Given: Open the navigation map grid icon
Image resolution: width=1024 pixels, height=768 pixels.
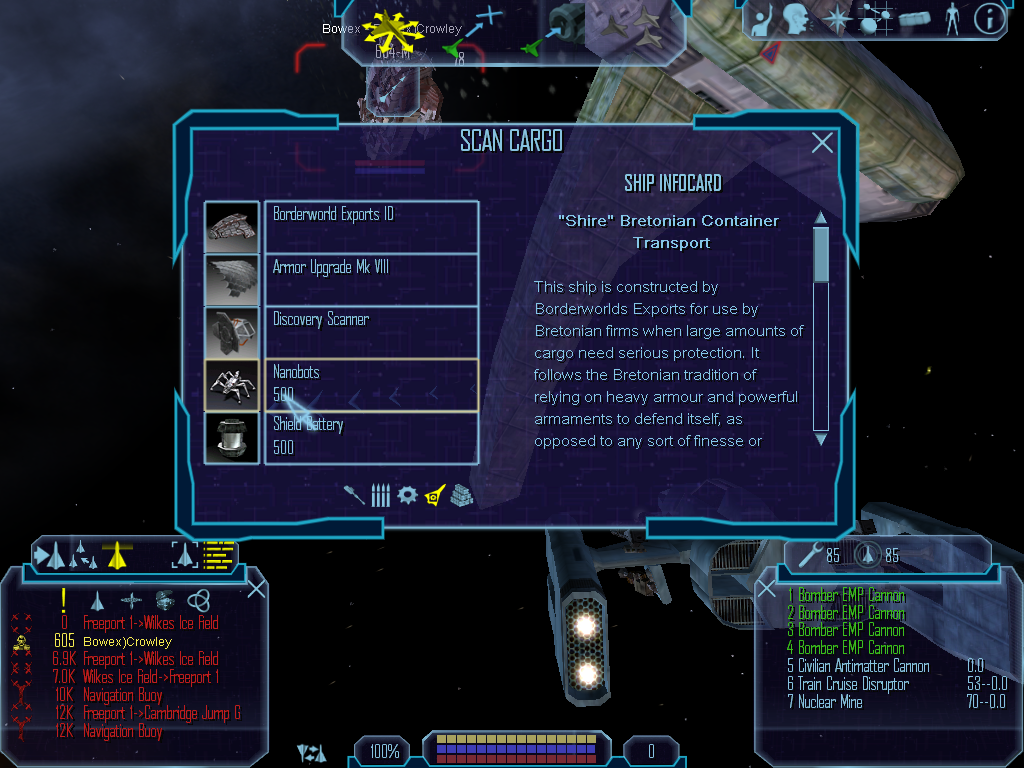Looking at the screenshot, I should click(x=875, y=19).
